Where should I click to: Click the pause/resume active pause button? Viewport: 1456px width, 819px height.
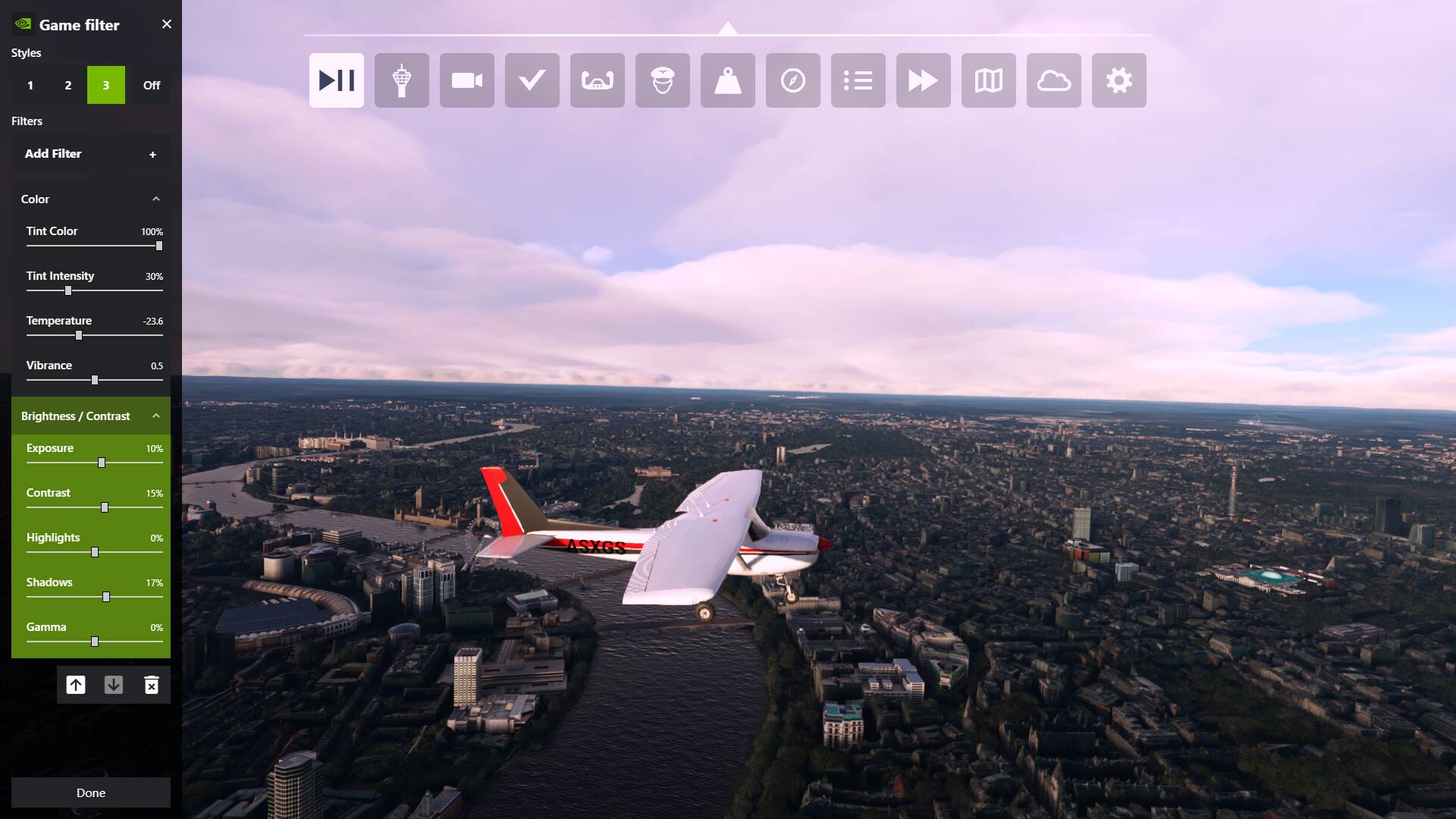336,80
